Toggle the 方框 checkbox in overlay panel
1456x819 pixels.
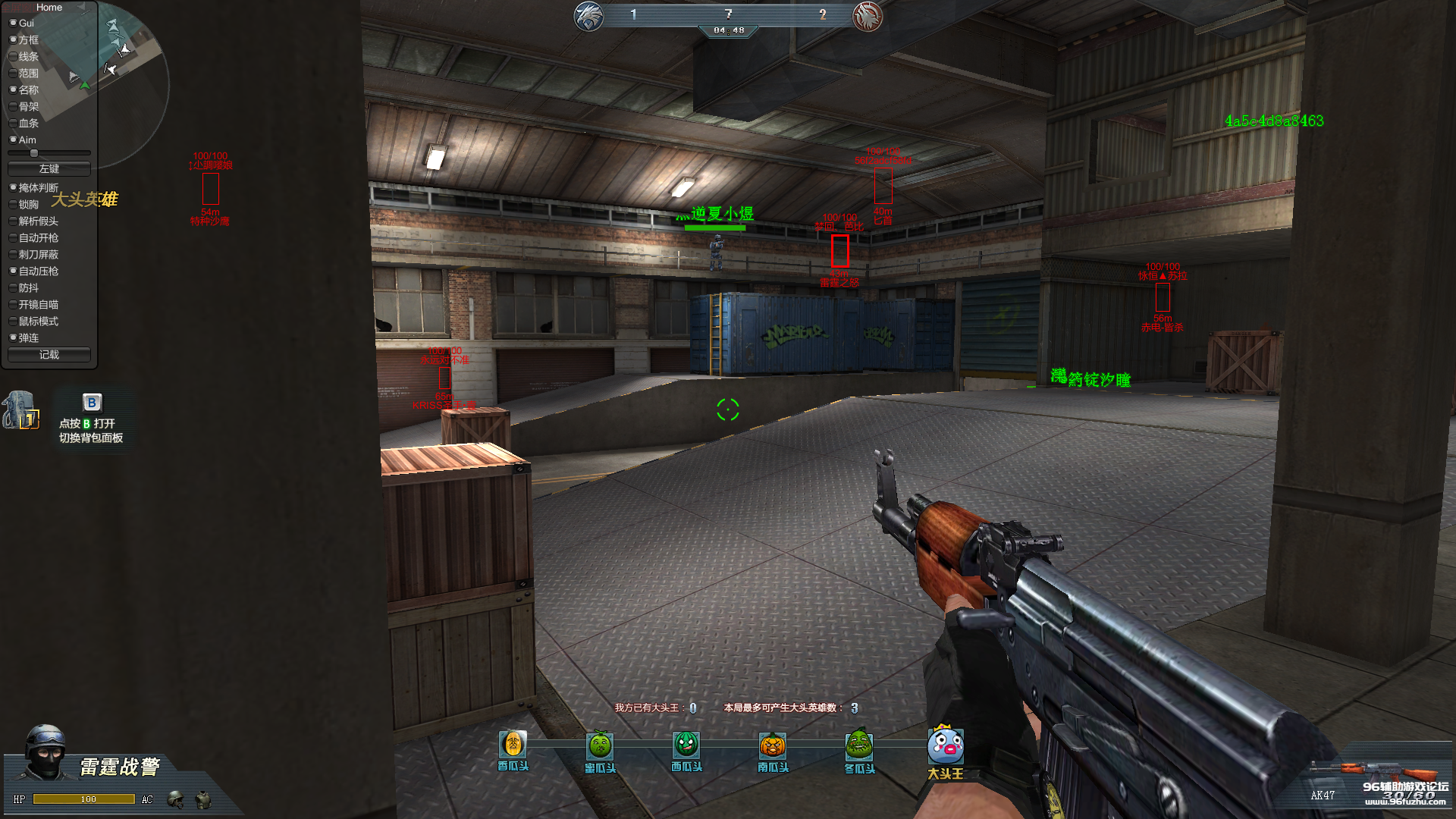[14, 39]
